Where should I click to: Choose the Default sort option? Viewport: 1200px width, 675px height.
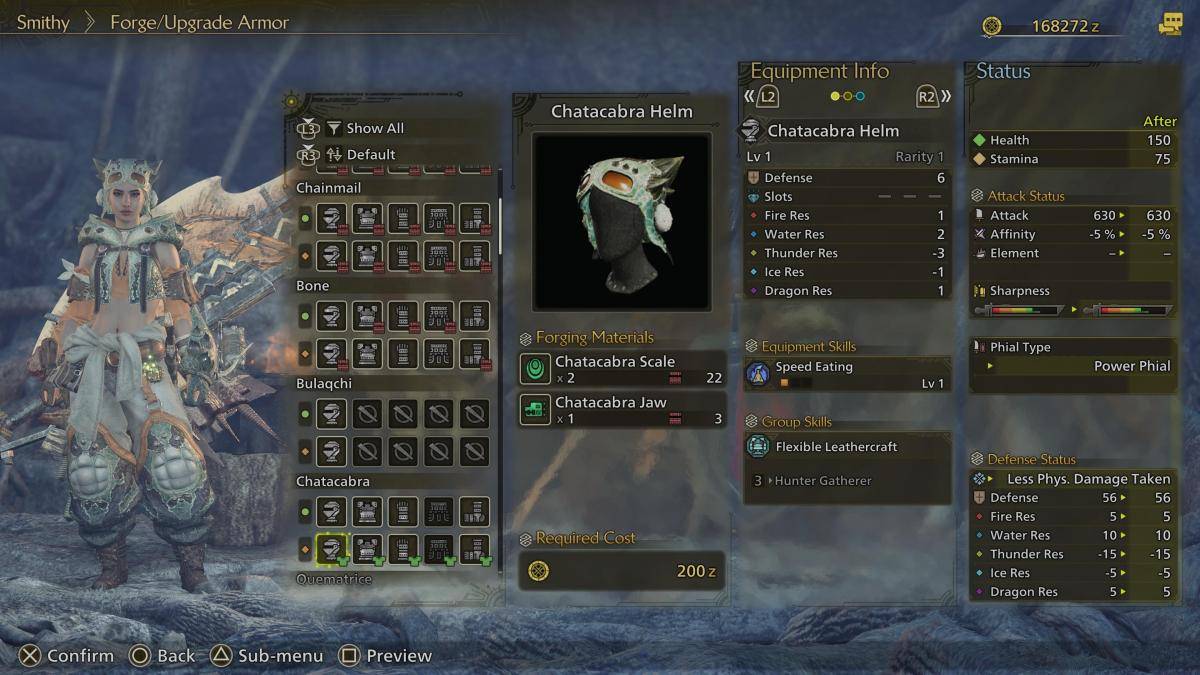click(x=370, y=155)
